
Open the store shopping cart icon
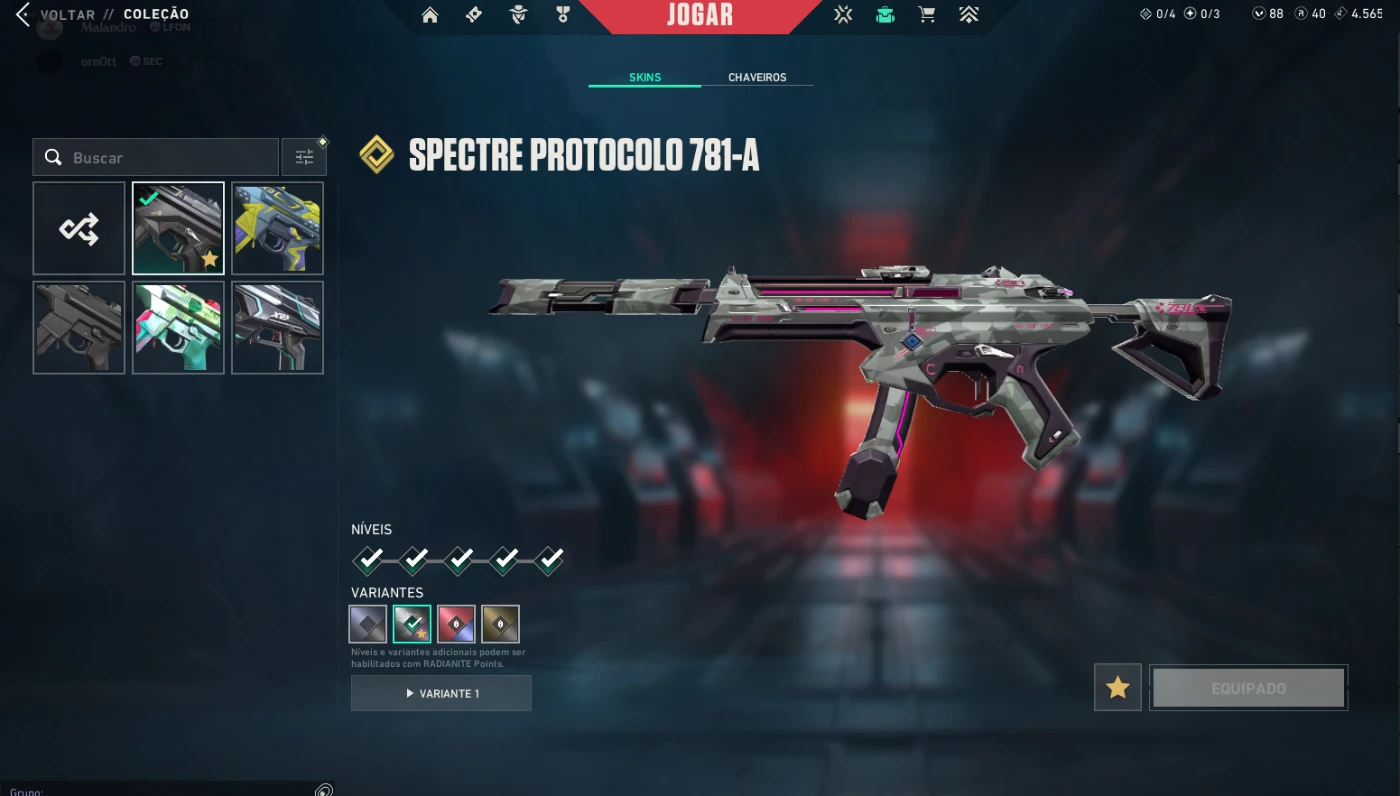tap(927, 15)
